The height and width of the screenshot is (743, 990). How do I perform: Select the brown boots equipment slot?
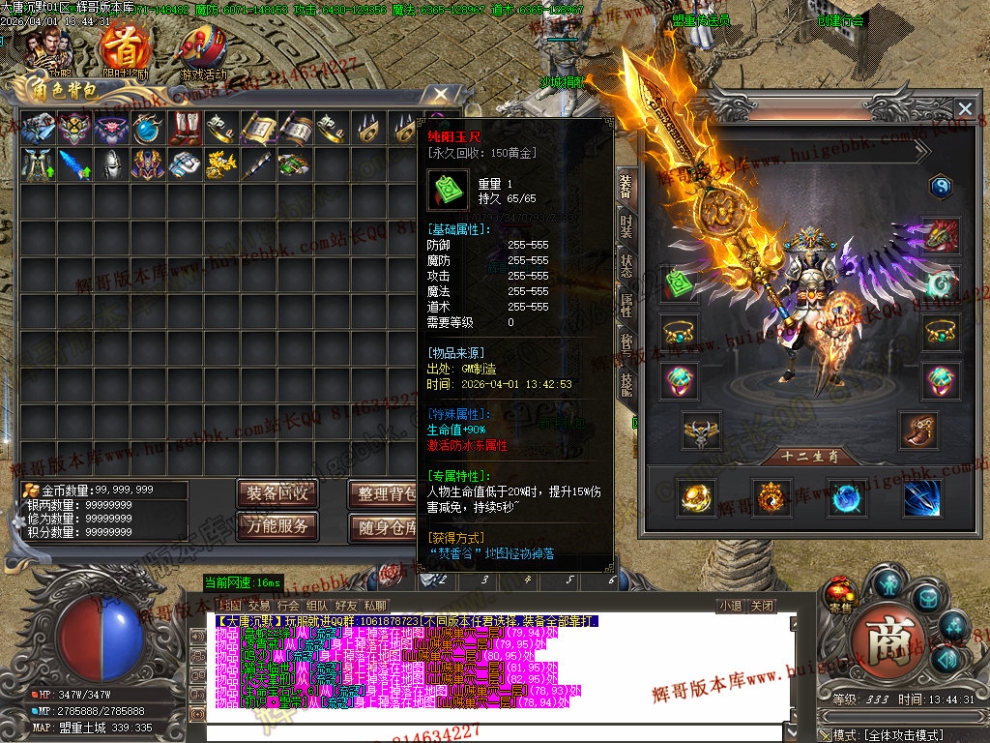918,430
